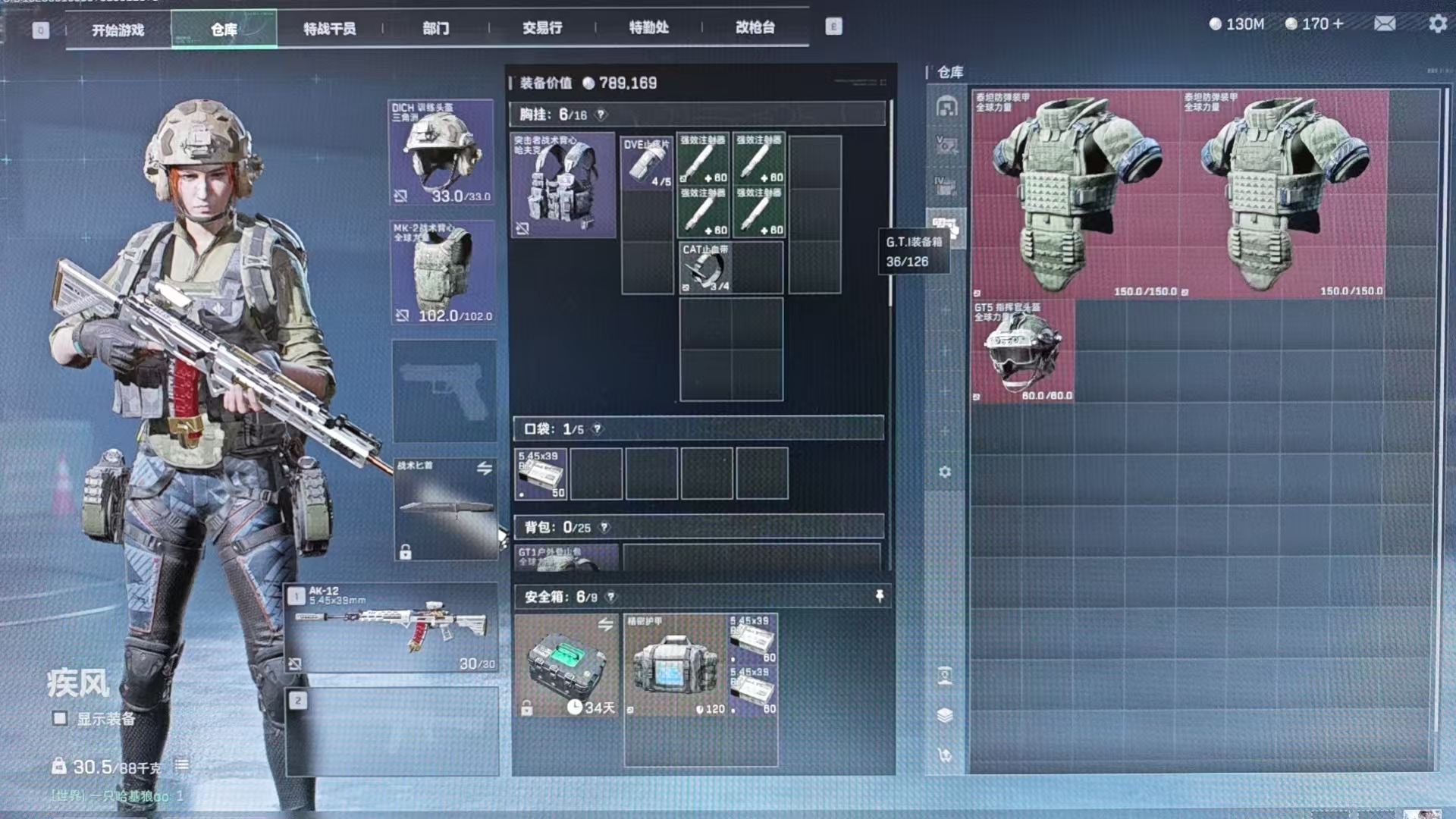Toggle the 显示装备 checkbox
The image size is (1456, 819).
pos(60,718)
